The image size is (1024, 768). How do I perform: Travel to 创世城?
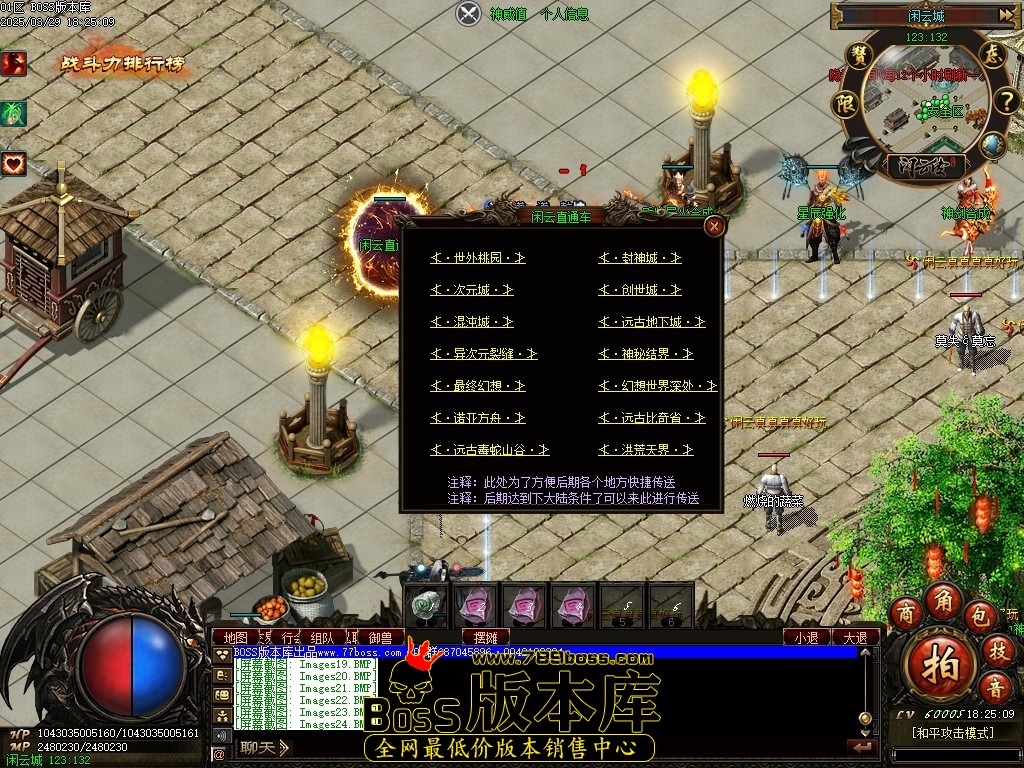640,290
